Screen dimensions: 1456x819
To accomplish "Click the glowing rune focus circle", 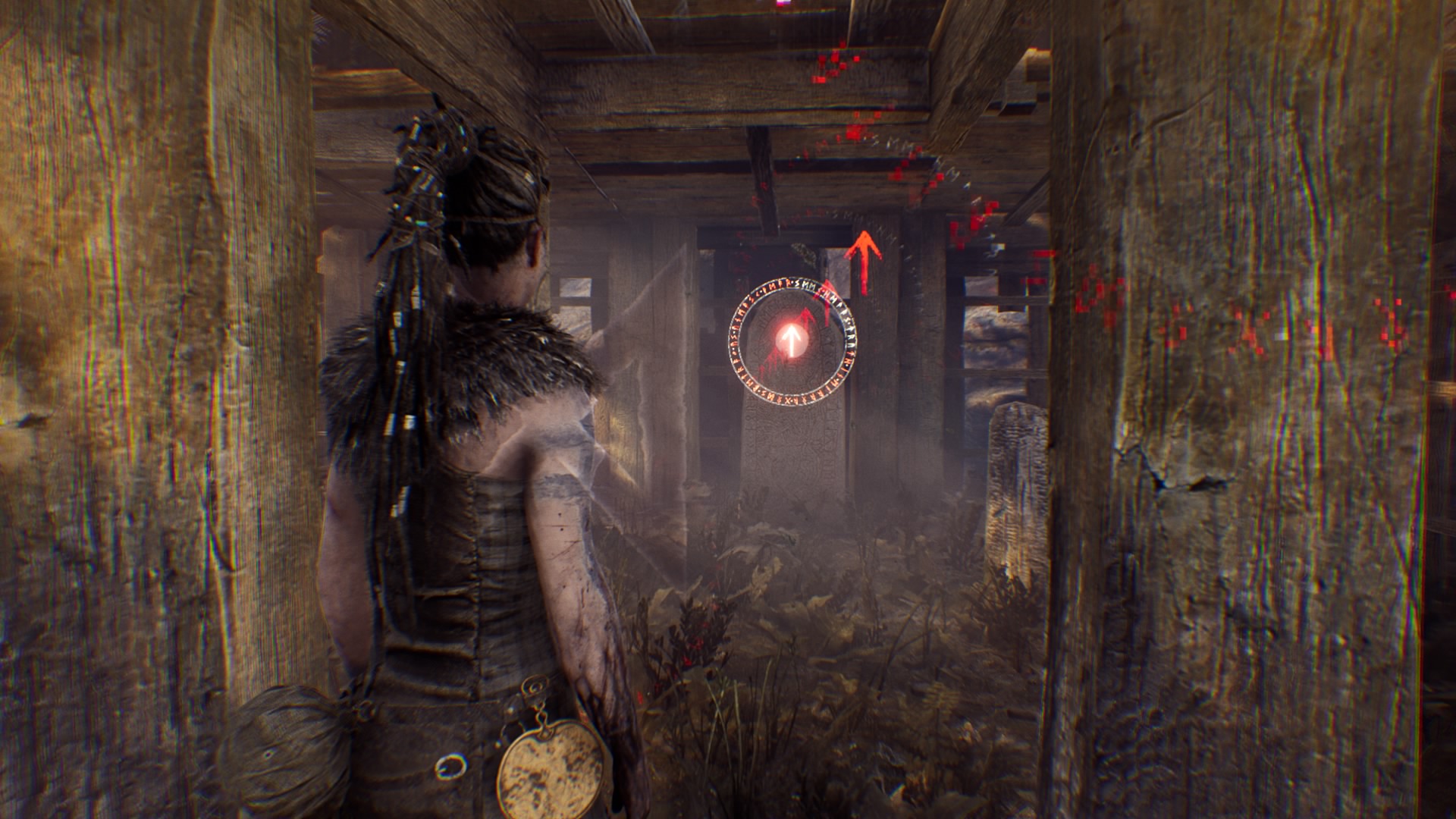I will pyautogui.click(x=792, y=341).
